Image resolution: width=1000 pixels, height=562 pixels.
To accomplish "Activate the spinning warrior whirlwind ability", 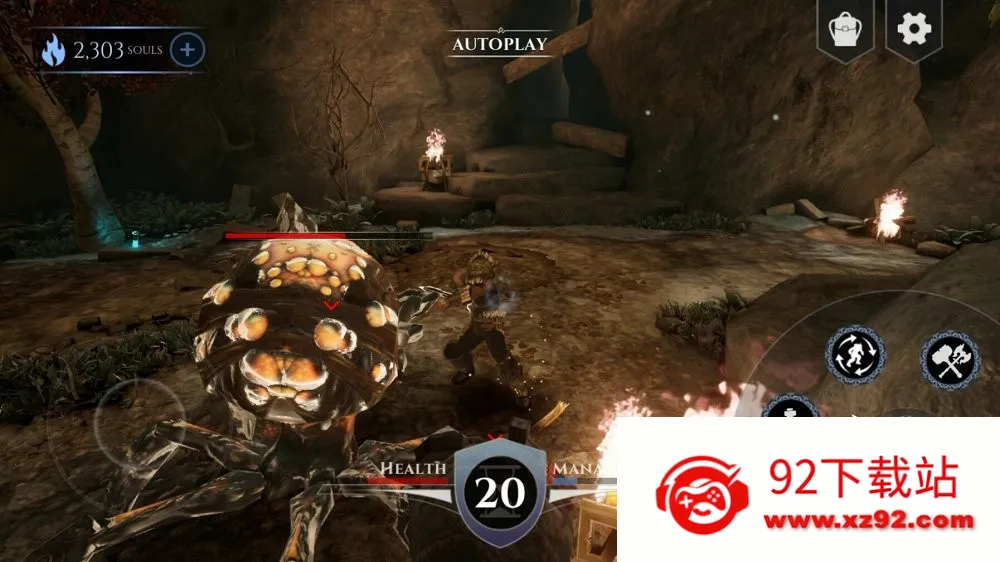I will (854, 355).
